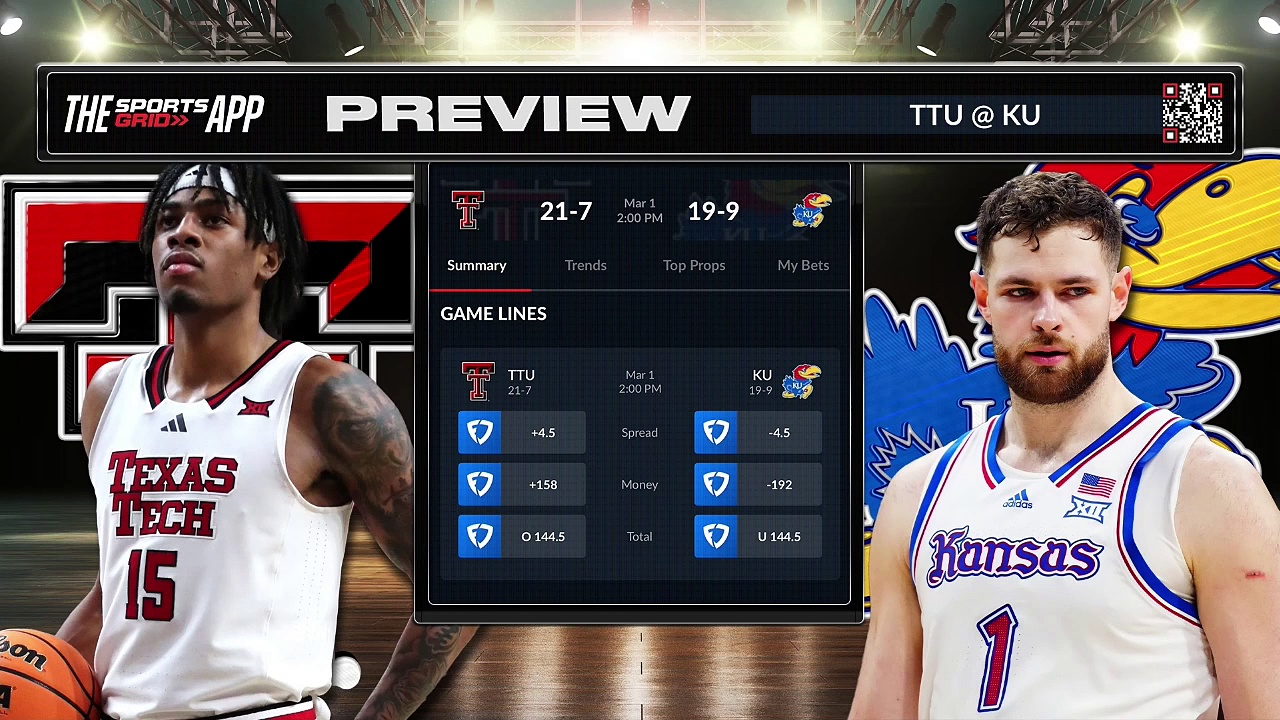This screenshot has width=1280, height=720.
Task: Click the FanDuel icon beside KU -4.5 spread
Action: pyautogui.click(x=716, y=432)
